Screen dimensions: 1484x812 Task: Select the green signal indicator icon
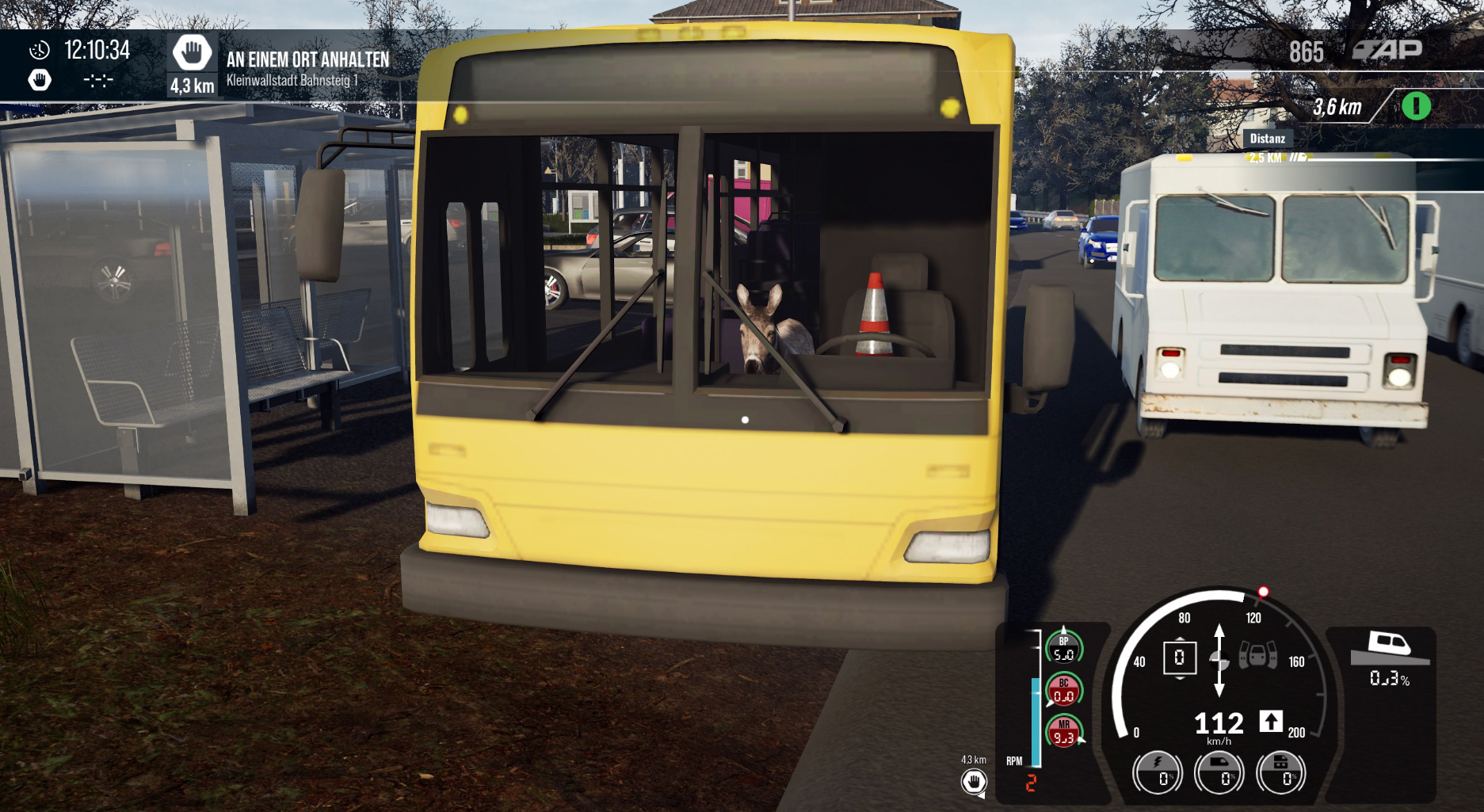1416,106
